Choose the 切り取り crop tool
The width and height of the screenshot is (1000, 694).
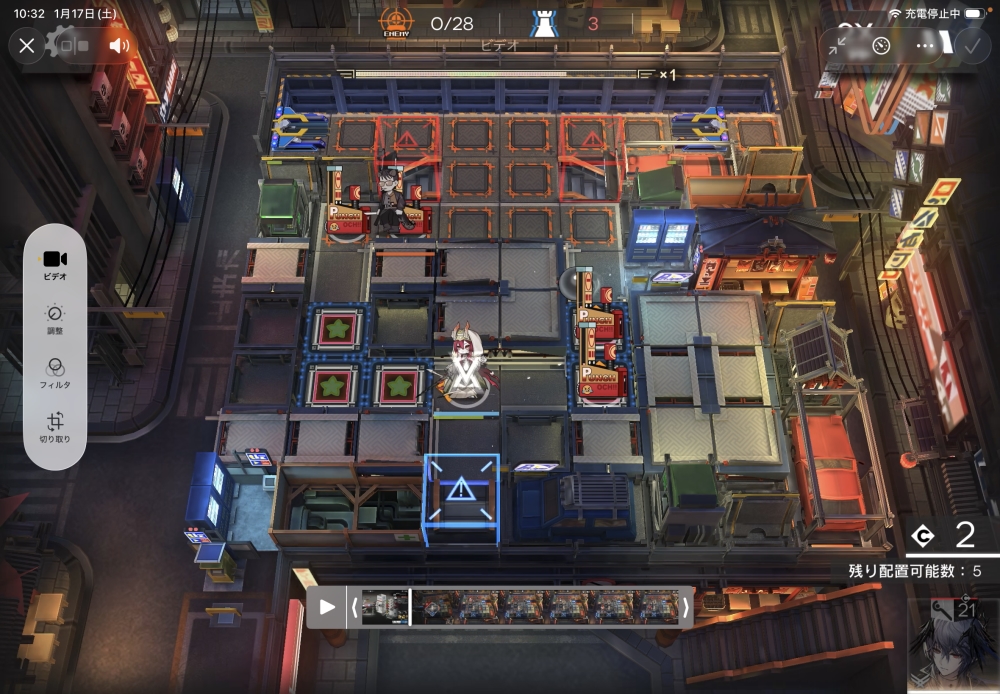pyautogui.click(x=56, y=427)
